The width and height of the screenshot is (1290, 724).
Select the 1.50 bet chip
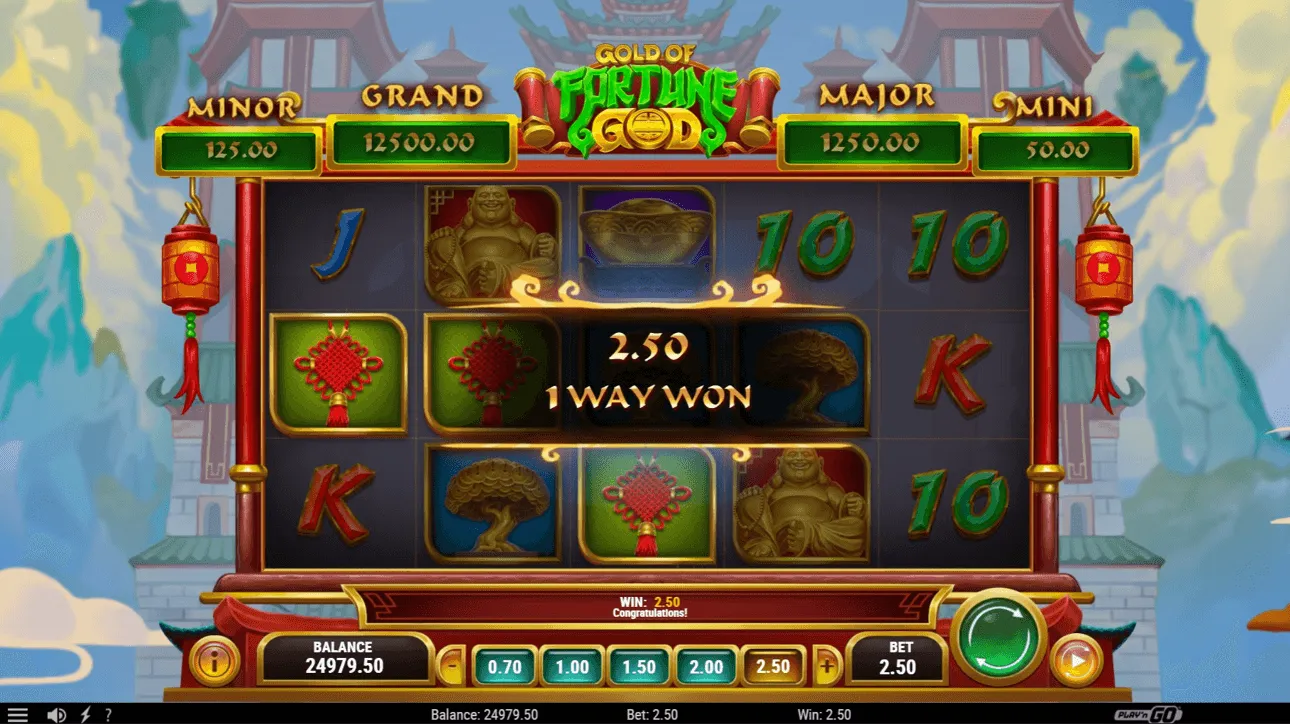point(638,665)
